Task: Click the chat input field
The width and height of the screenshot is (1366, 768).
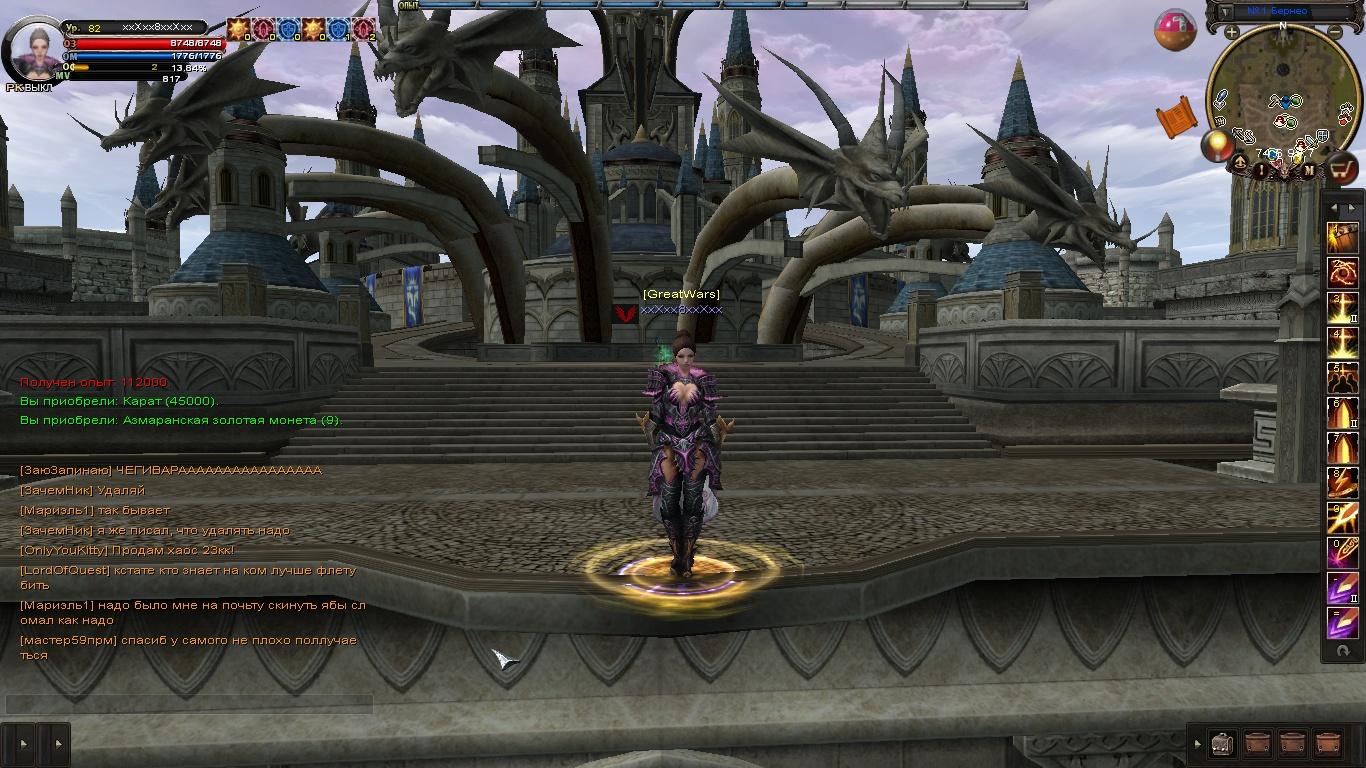Action: [x=190, y=704]
